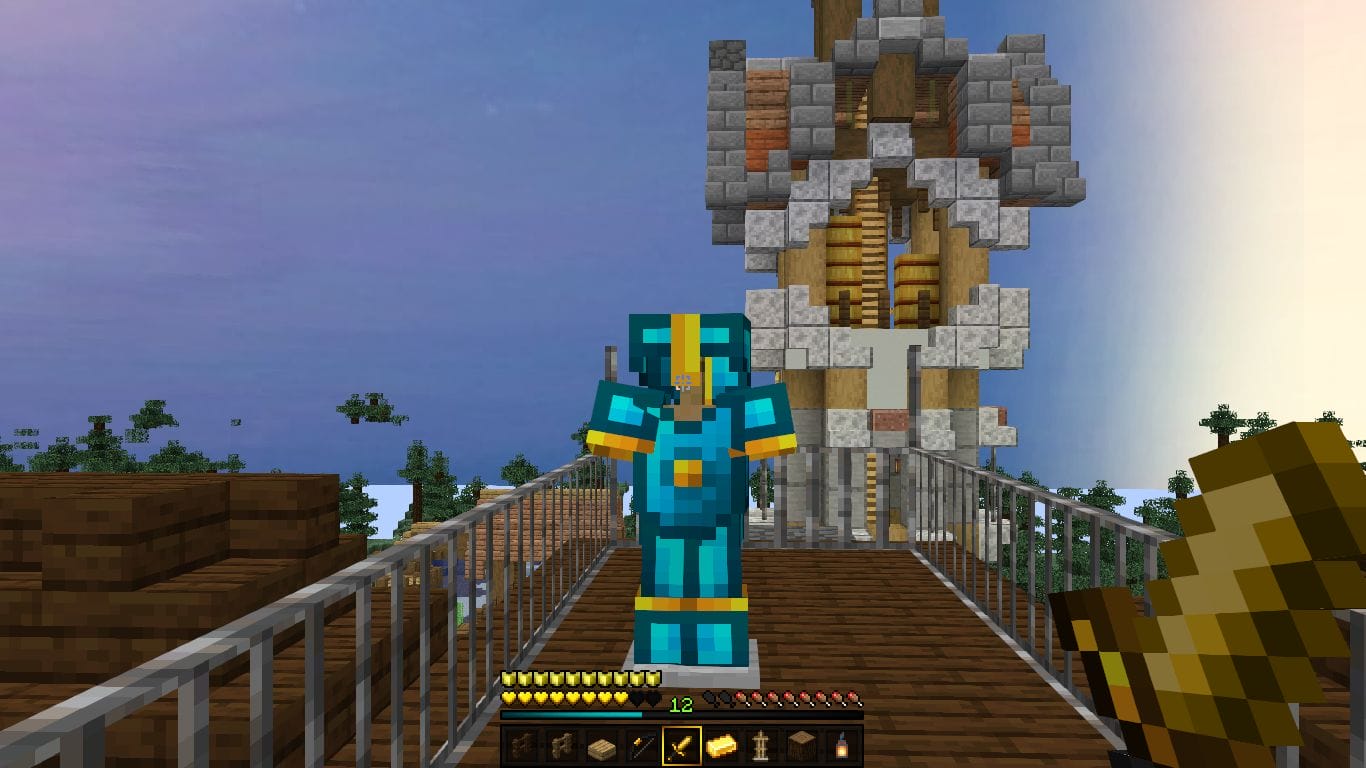Select the lantern in the last hotbar slot
This screenshot has width=1366, height=768.
coord(844,747)
